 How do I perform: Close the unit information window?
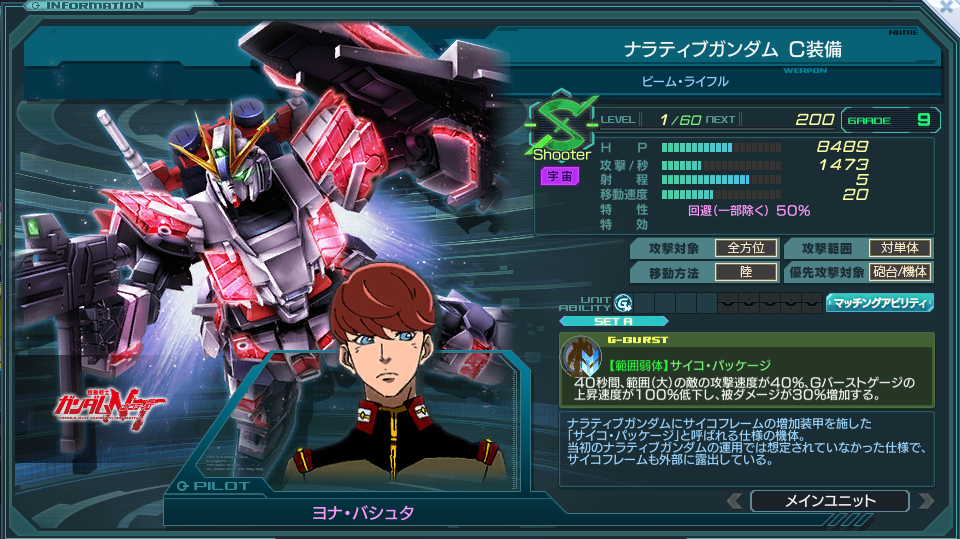[x=947, y=6]
